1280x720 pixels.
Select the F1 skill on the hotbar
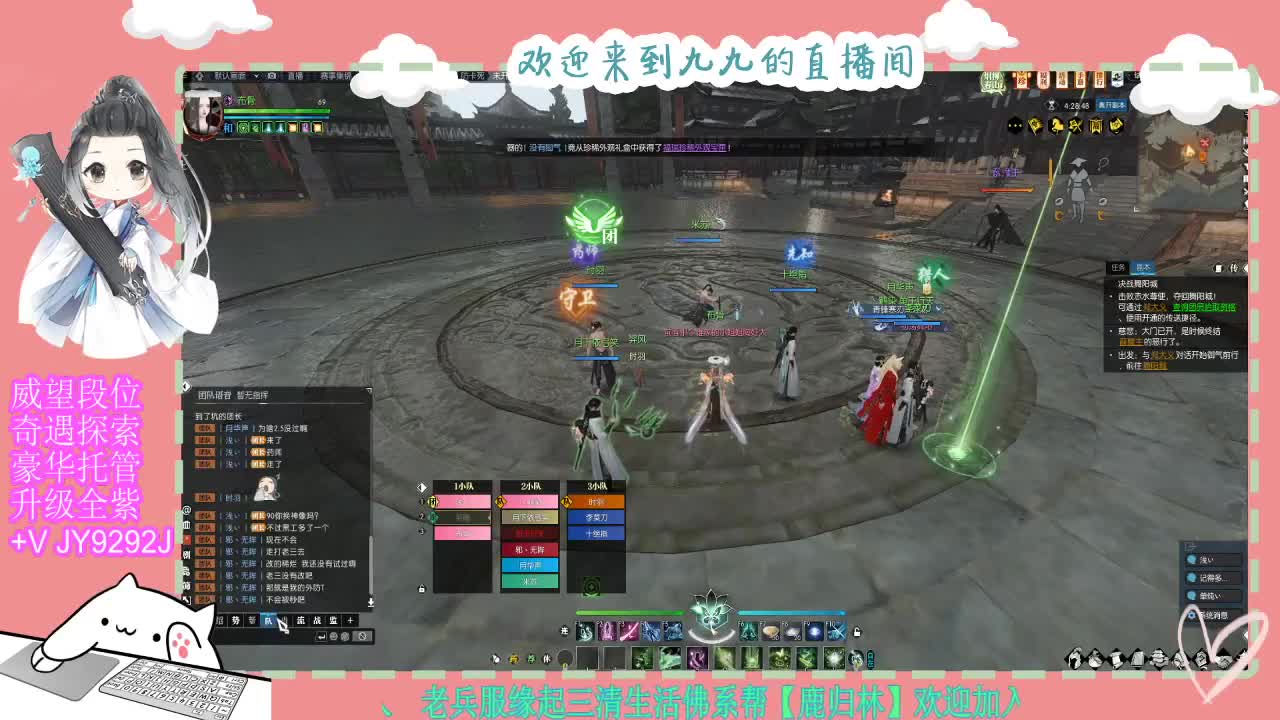click(x=584, y=631)
